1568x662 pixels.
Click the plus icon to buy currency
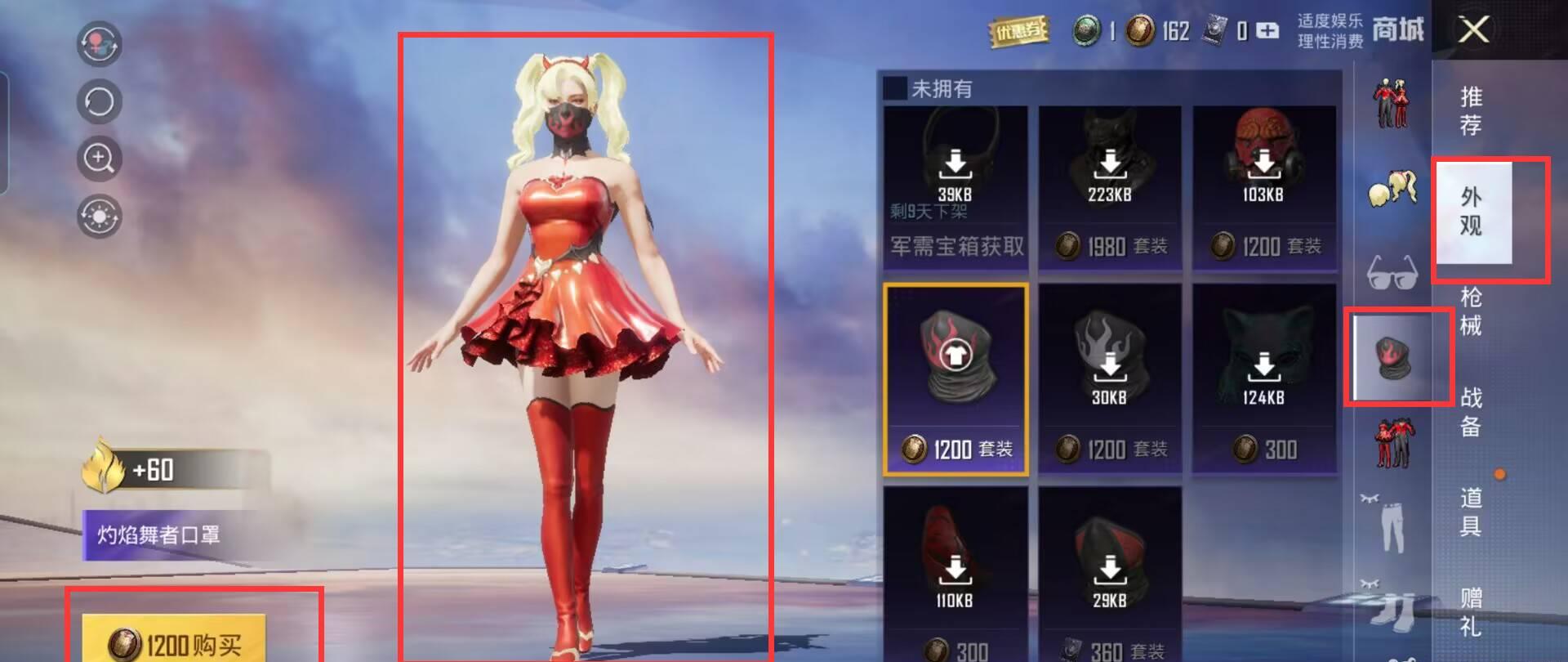pos(1267,31)
